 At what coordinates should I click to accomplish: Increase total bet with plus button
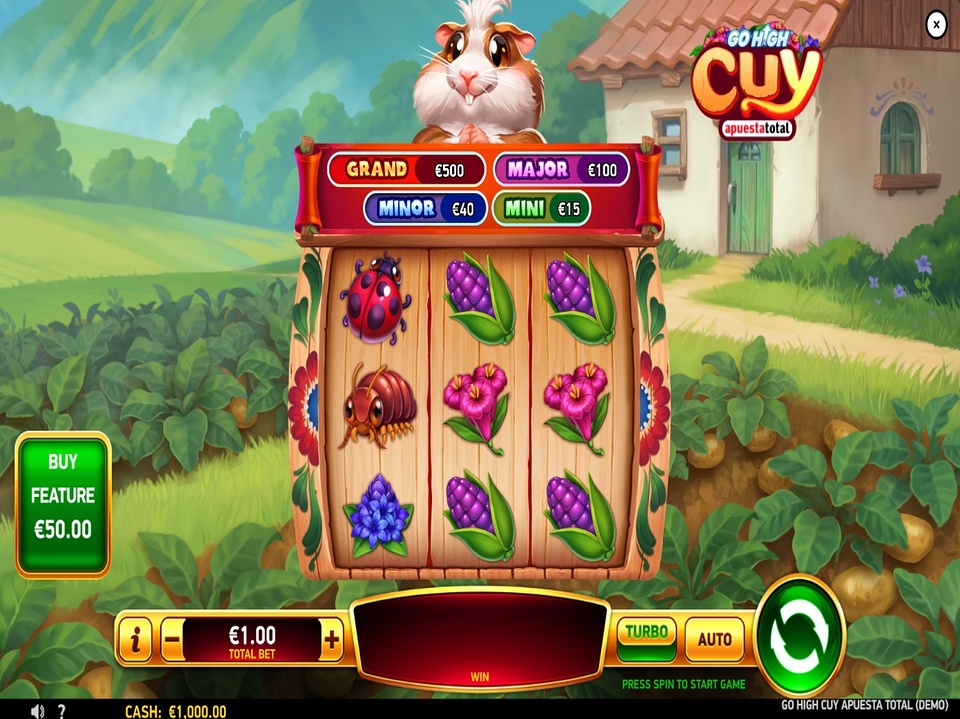coord(332,638)
